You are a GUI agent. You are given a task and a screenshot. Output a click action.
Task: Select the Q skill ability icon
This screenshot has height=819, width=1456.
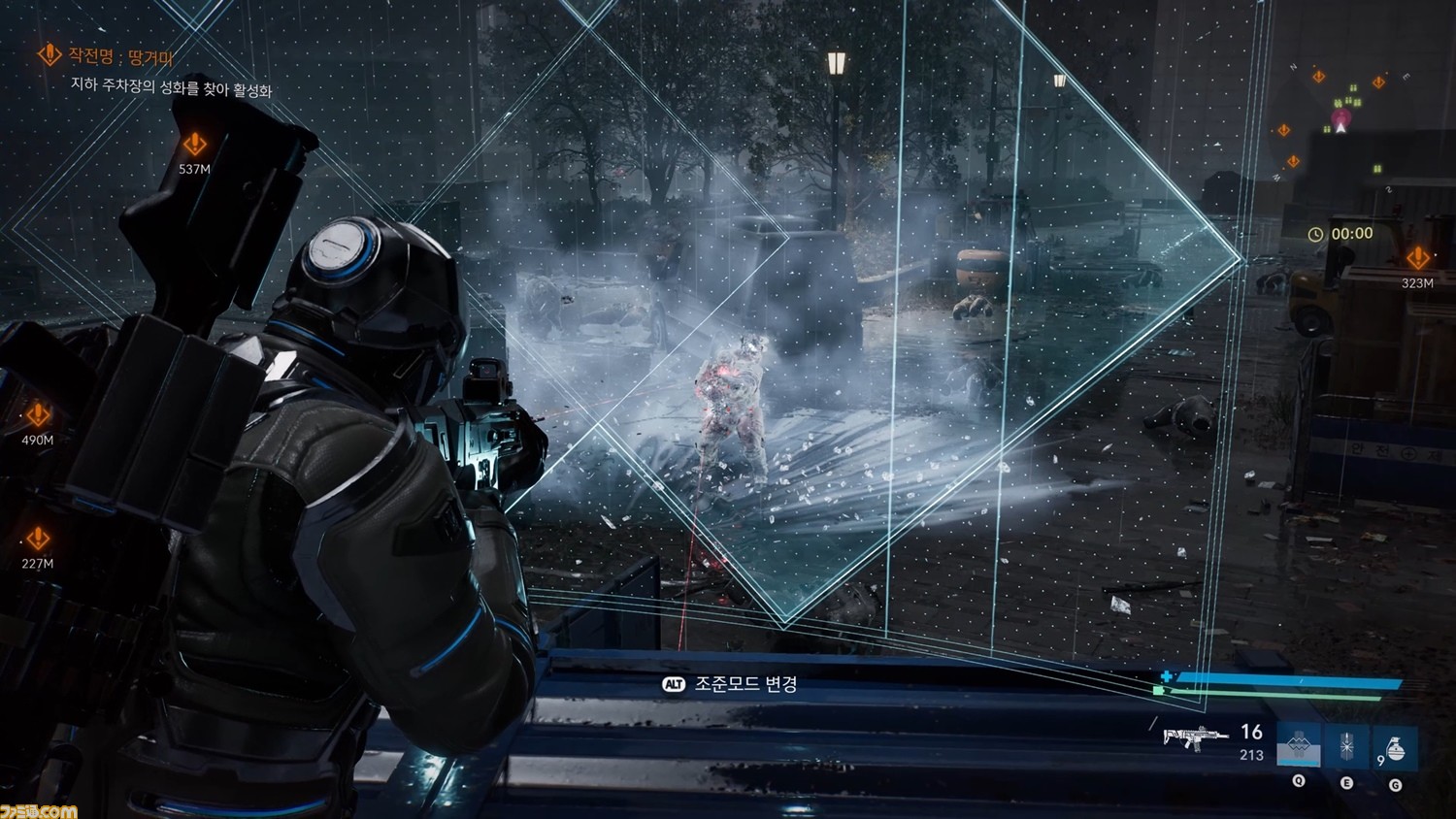(1299, 744)
